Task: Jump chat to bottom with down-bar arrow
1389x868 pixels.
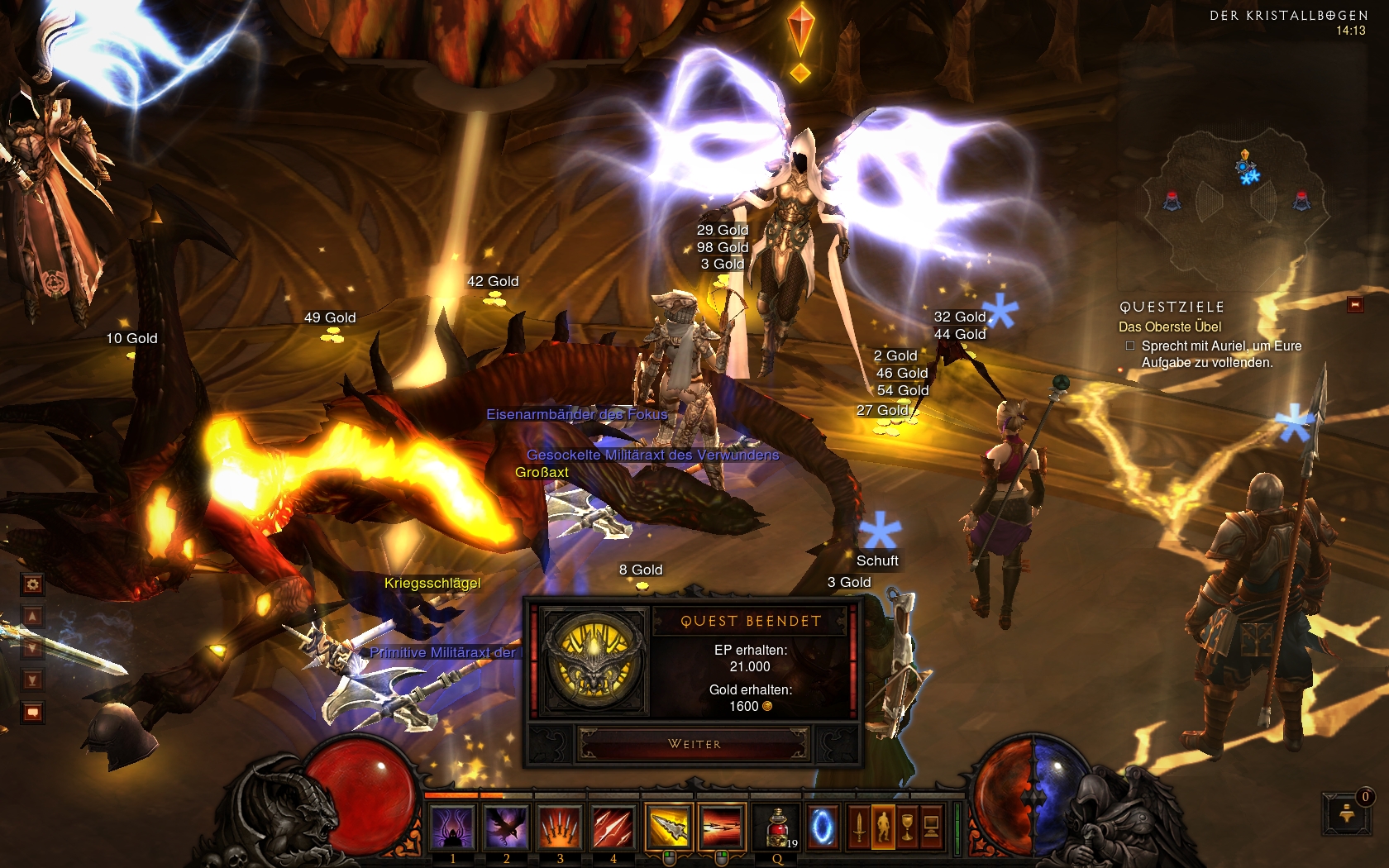Action: [32, 680]
